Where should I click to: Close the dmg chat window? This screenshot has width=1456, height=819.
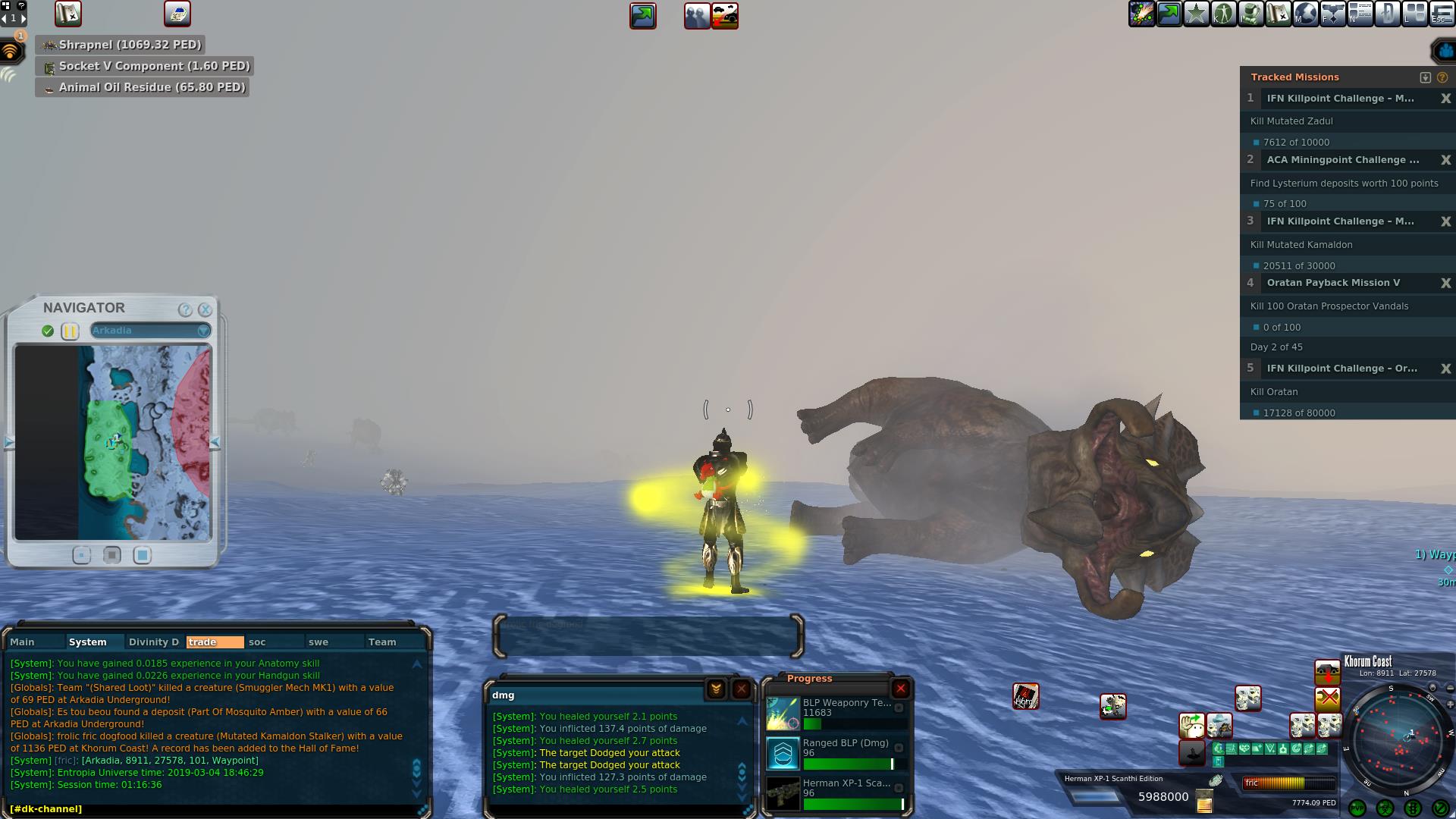point(741,689)
